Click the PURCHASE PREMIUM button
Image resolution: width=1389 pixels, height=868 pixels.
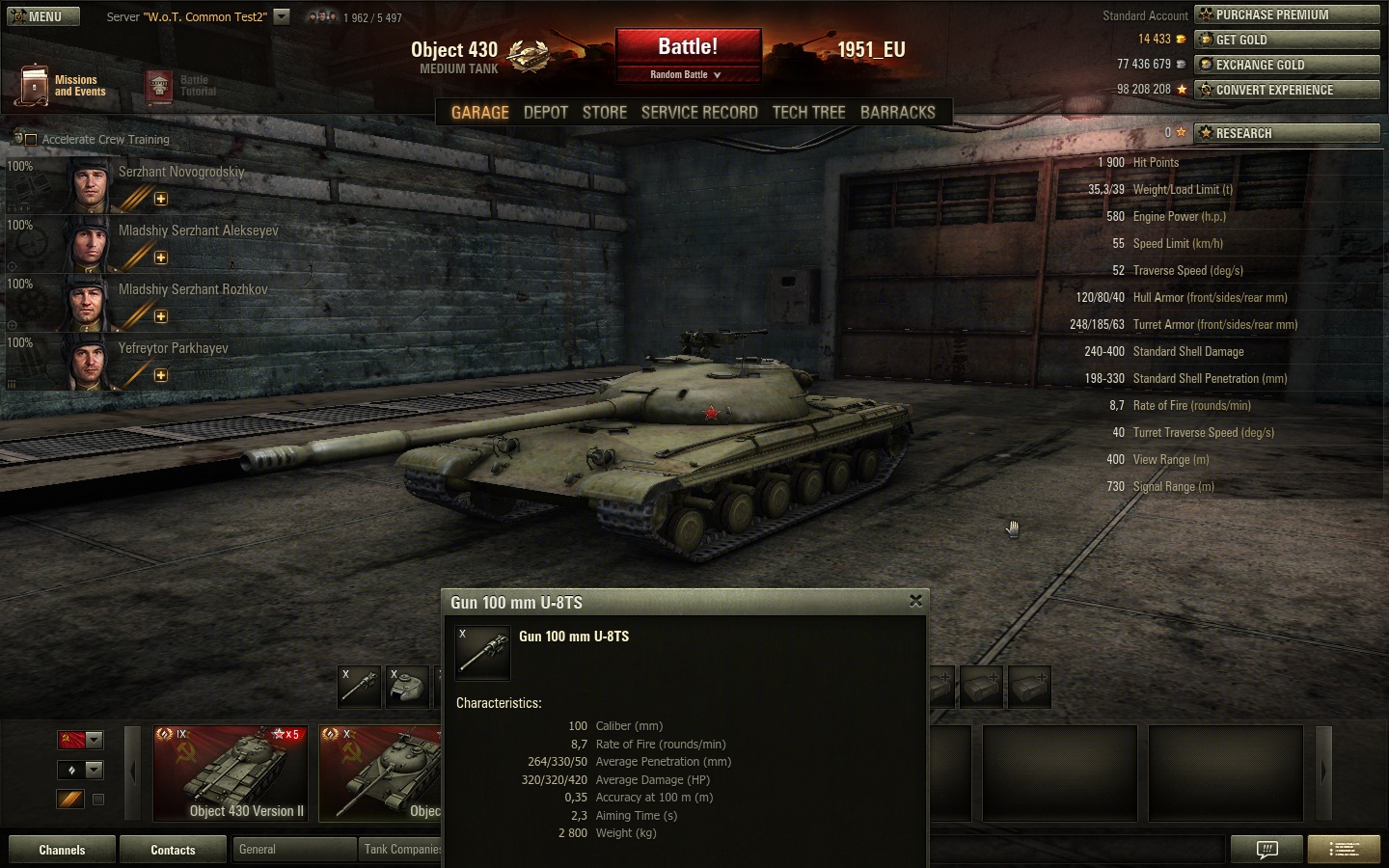tap(1287, 14)
